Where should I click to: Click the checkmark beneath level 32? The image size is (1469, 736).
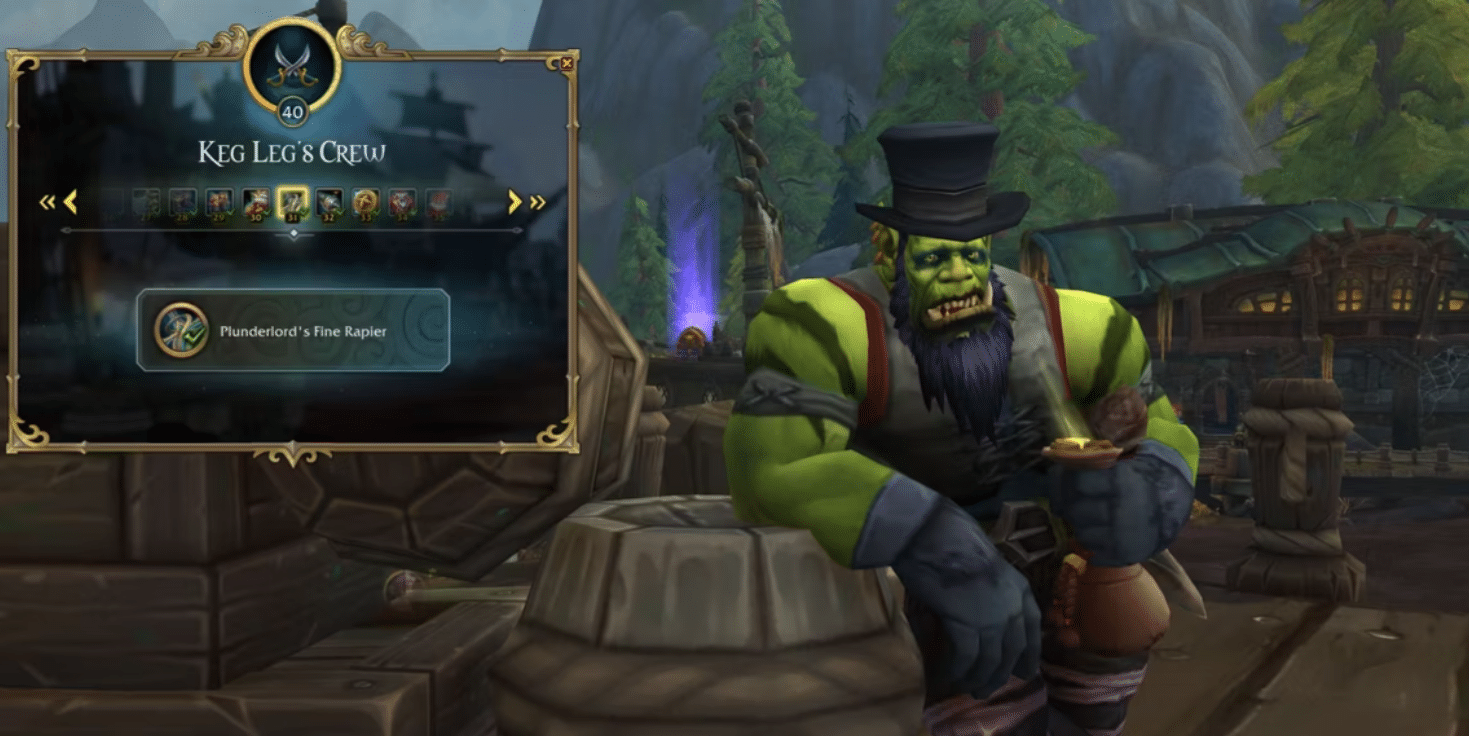pyautogui.click(x=340, y=213)
